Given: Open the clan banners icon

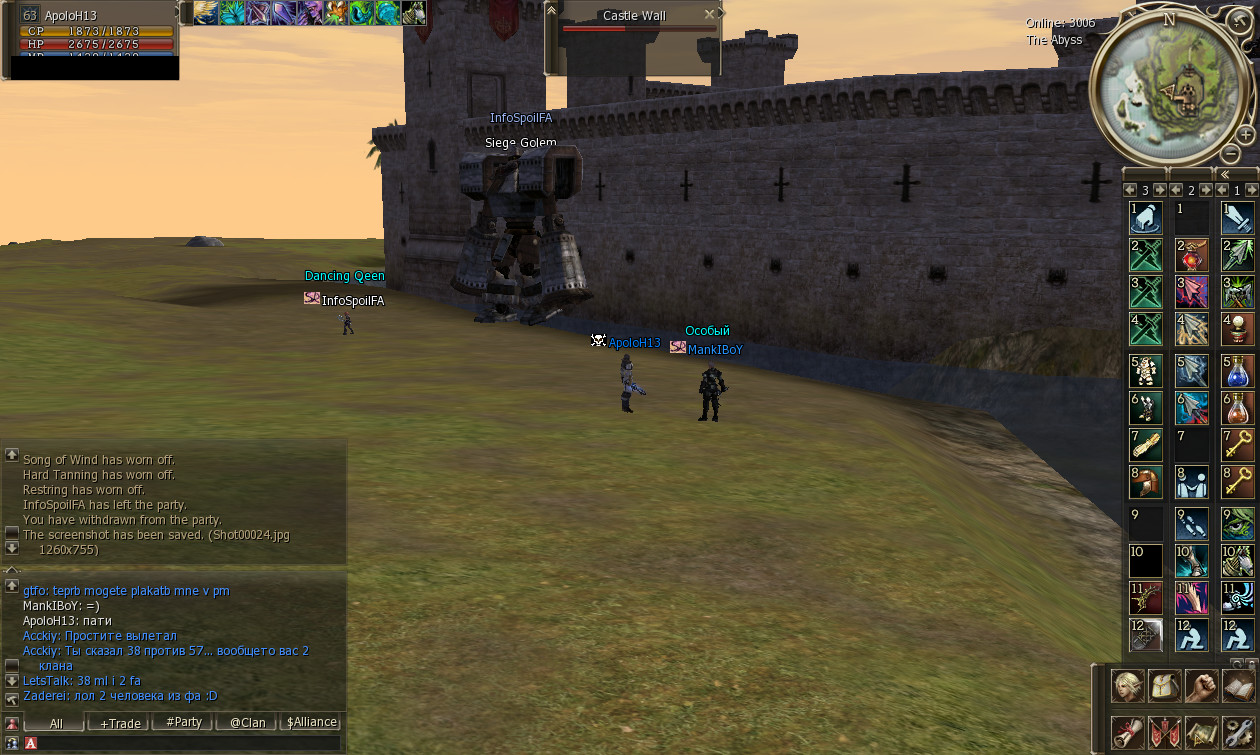Looking at the screenshot, I should (x=1165, y=732).
